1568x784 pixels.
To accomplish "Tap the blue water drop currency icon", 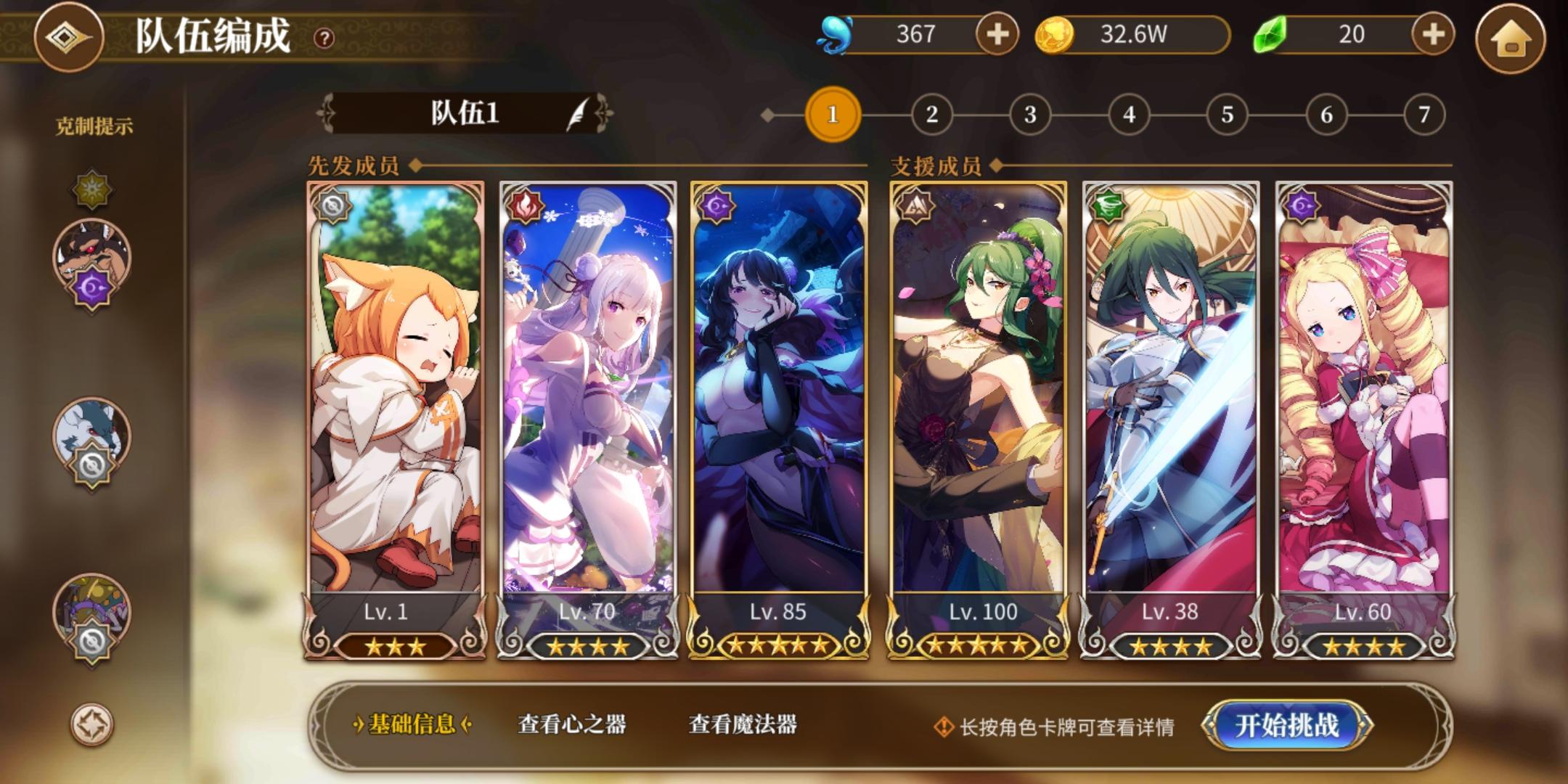I will point(836,35).
